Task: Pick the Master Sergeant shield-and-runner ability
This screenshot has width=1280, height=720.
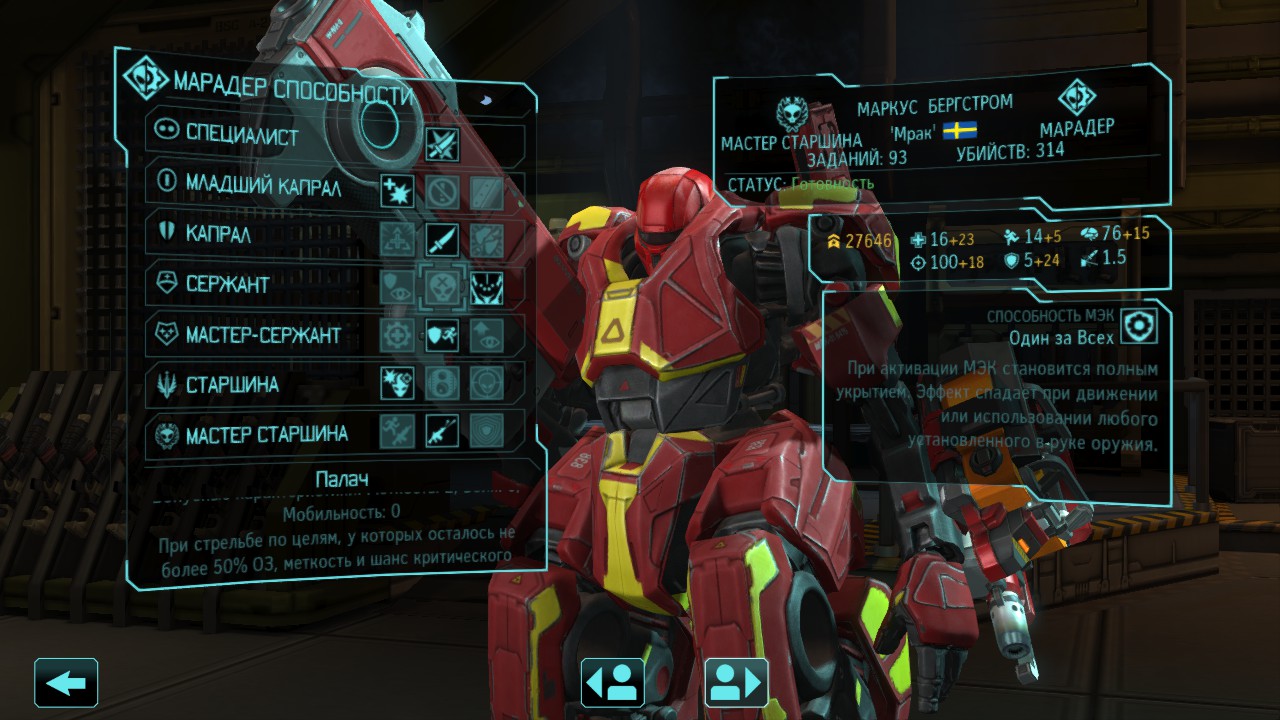Action: (x=441, y=336)
